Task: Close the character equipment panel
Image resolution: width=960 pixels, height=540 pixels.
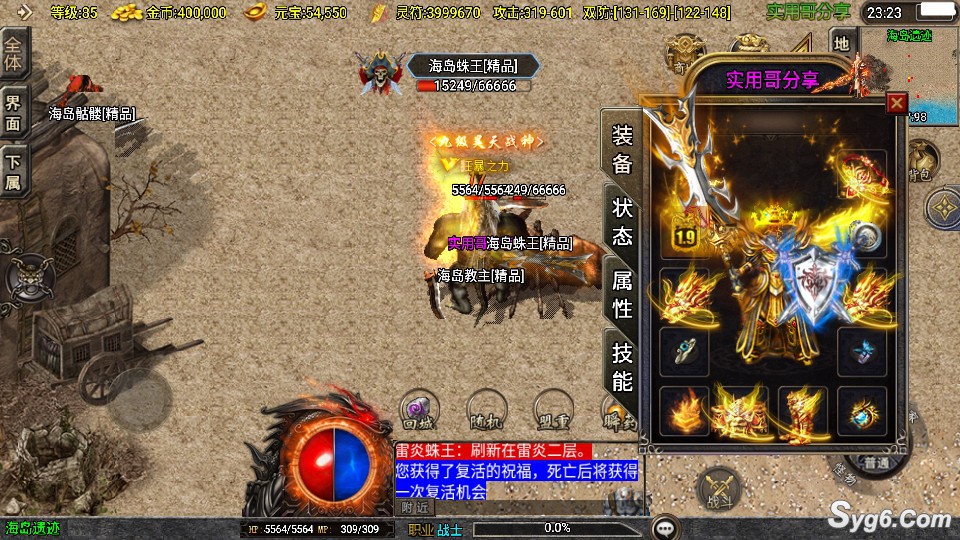Action: (x=897, y=103)
